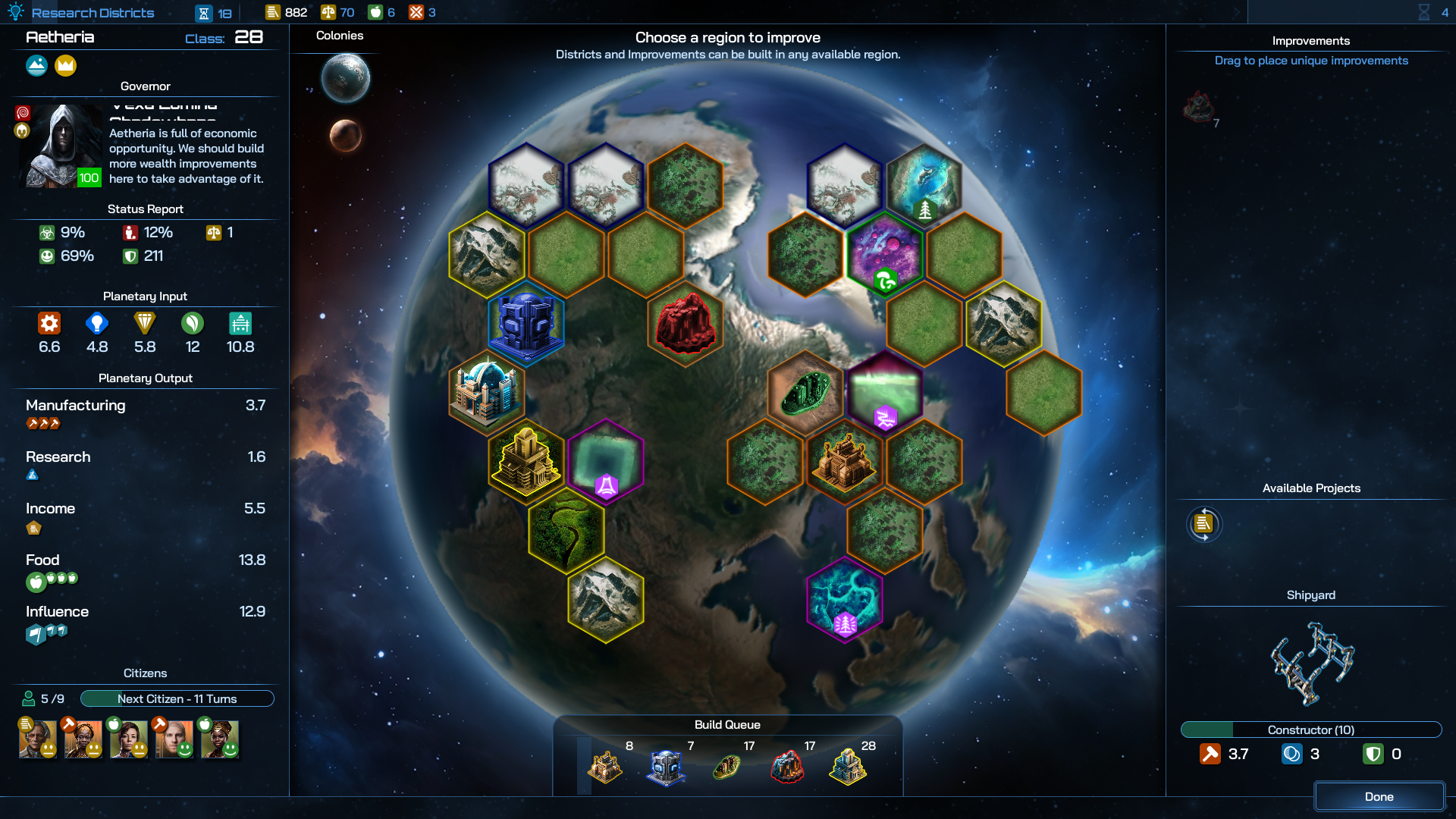Choose the available project scroll icon
The image size is (1456, 819).
coord(1203,524)
